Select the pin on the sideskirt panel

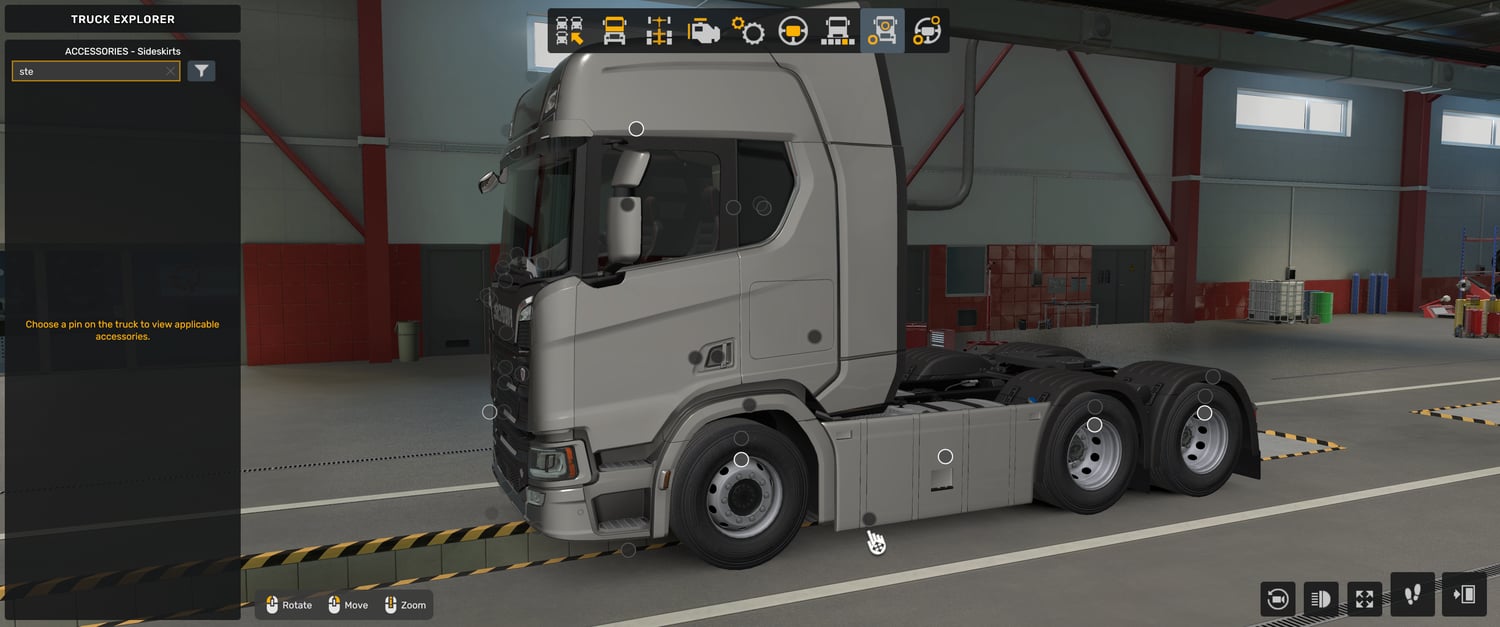click(x=945, y=457)
